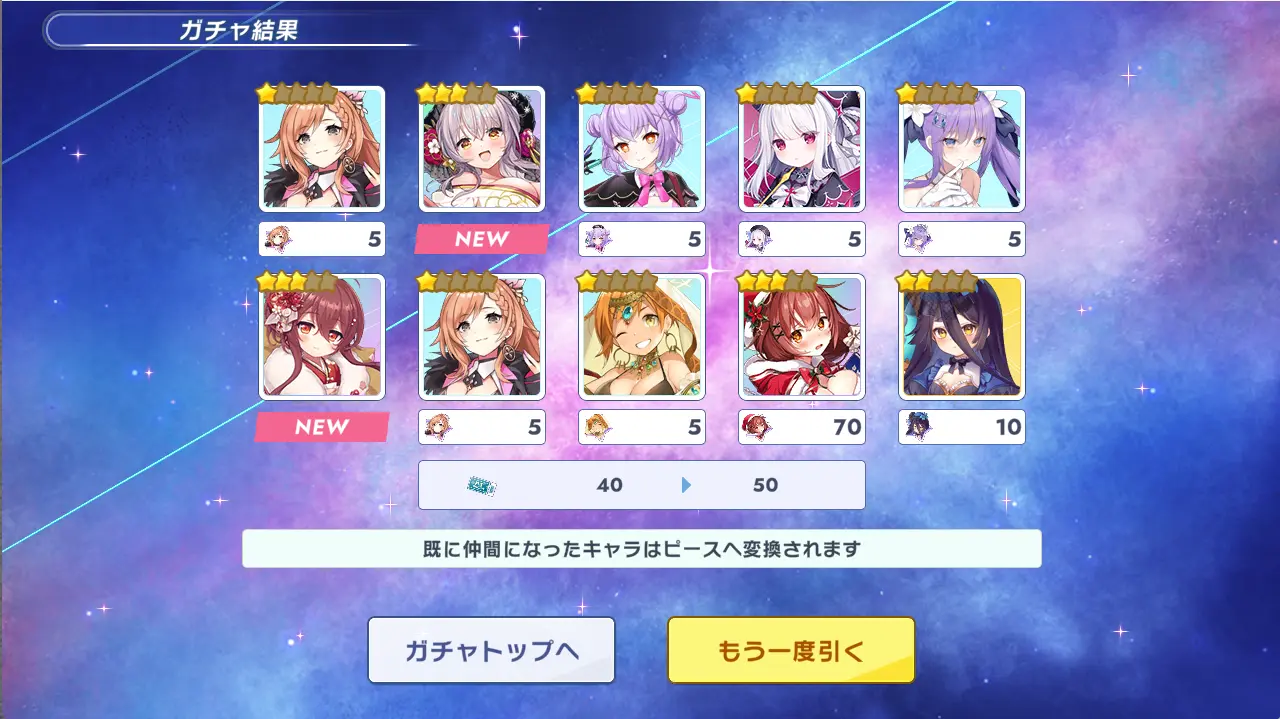This screenshot has height=719, width=1280.
Task: Select the purple-haired girl with white gloves
Action: click(x=961, y=149)
